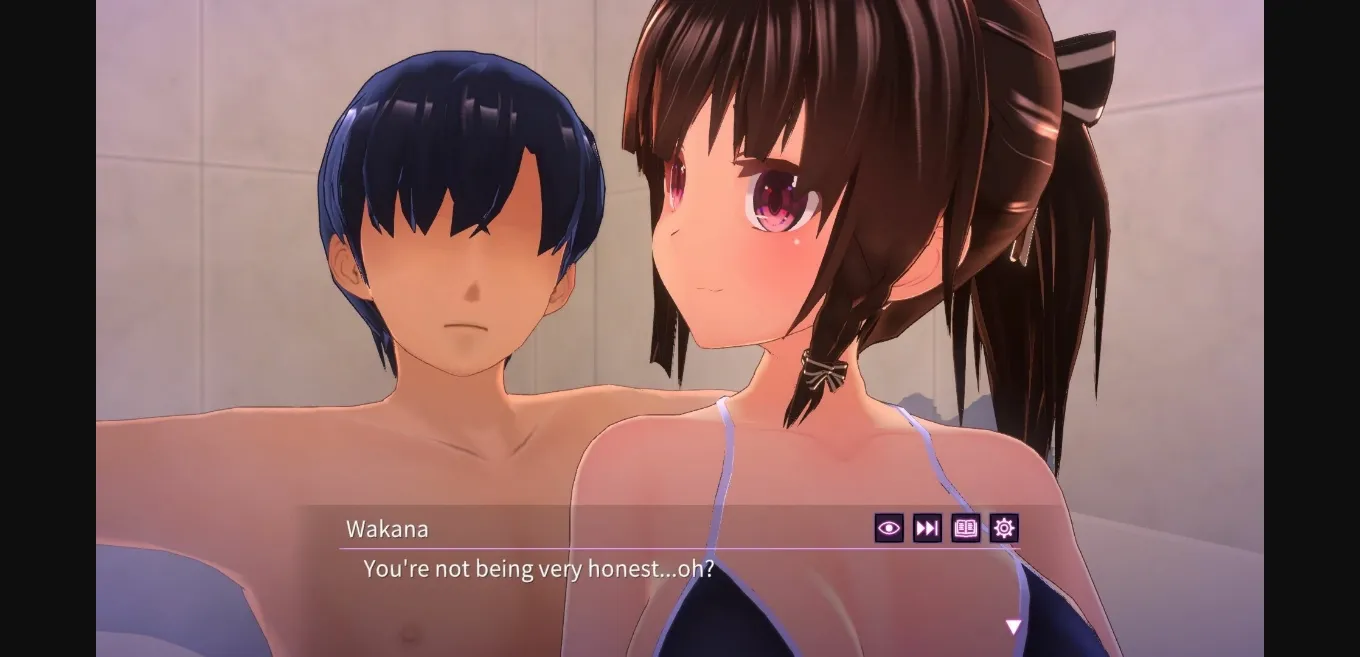Open settings via the gear icon
This screenshot has width=1360, height=657.
[x=1004, y=528]
